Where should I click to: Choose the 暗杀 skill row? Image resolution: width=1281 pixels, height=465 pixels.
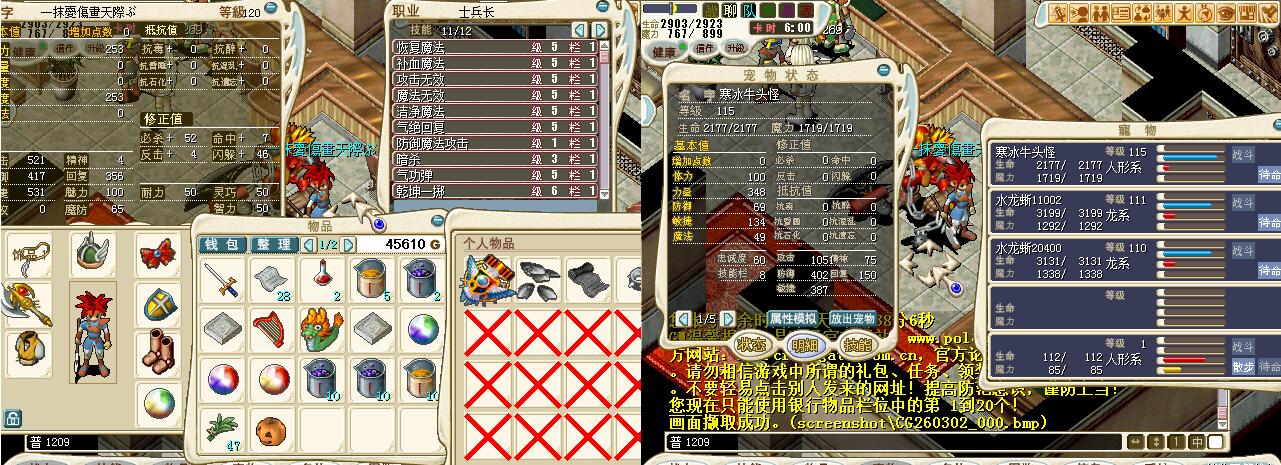coord(495,159)
